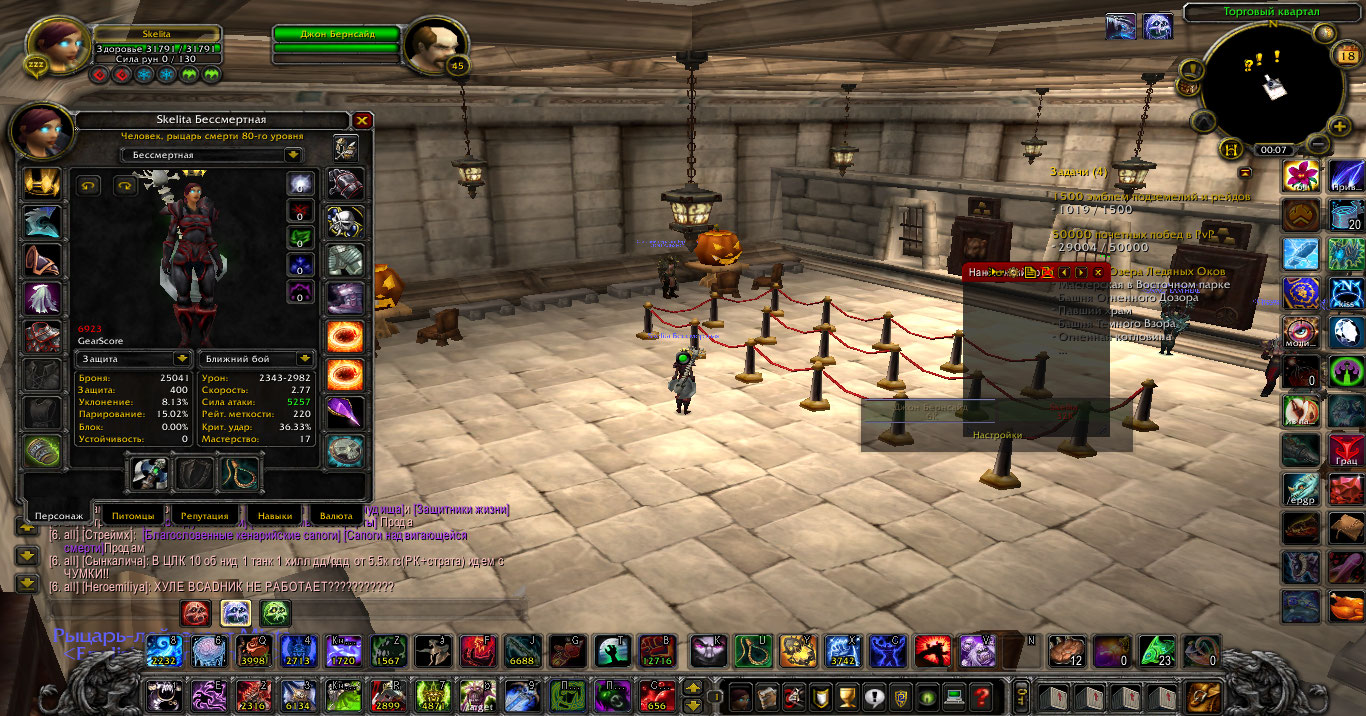Select the golden helmet equipment slot

point(42,183)
